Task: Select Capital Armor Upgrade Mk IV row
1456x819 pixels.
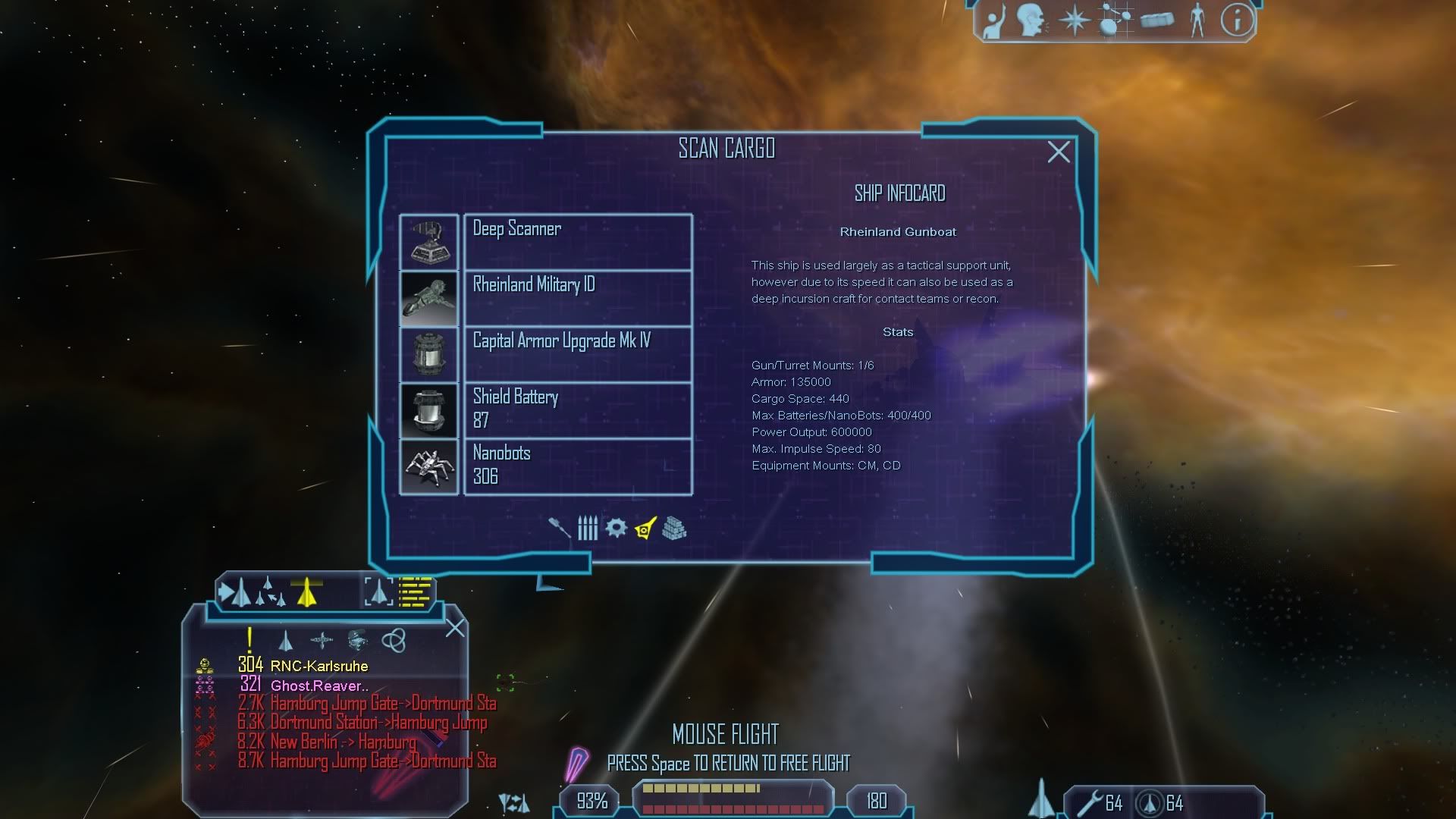Action: [577, 354]
